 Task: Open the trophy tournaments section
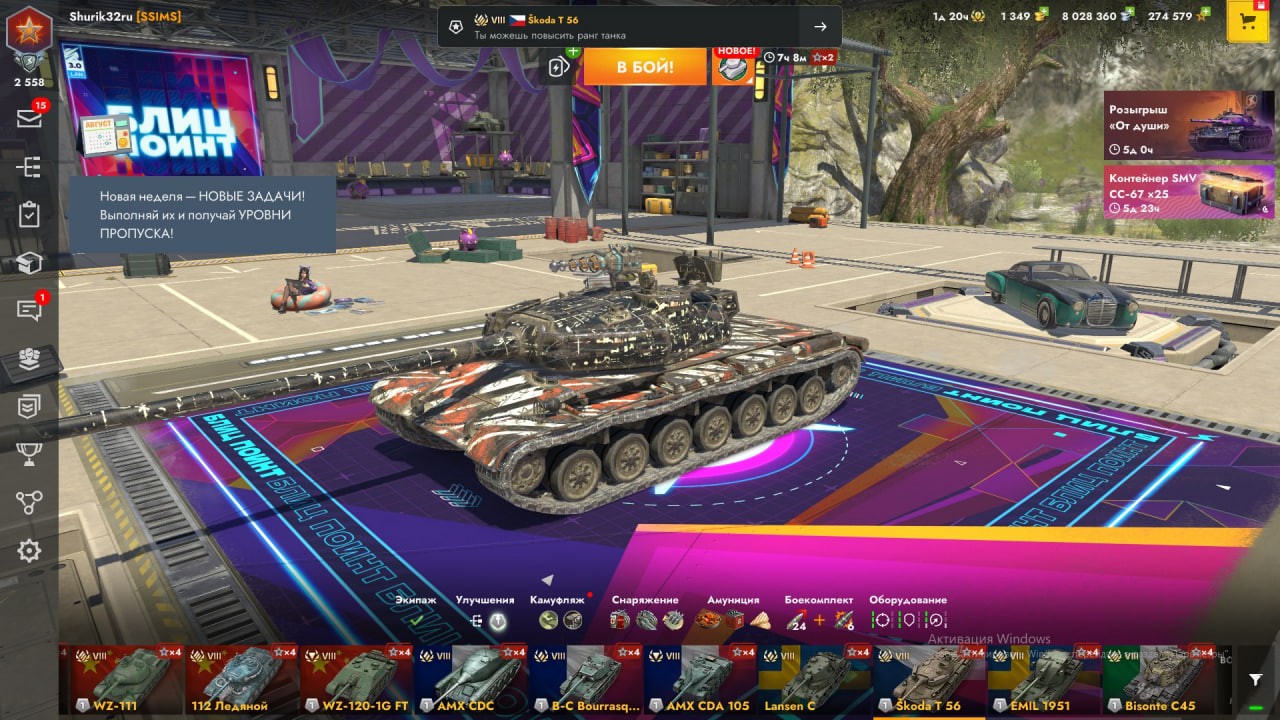click(29, 454)
